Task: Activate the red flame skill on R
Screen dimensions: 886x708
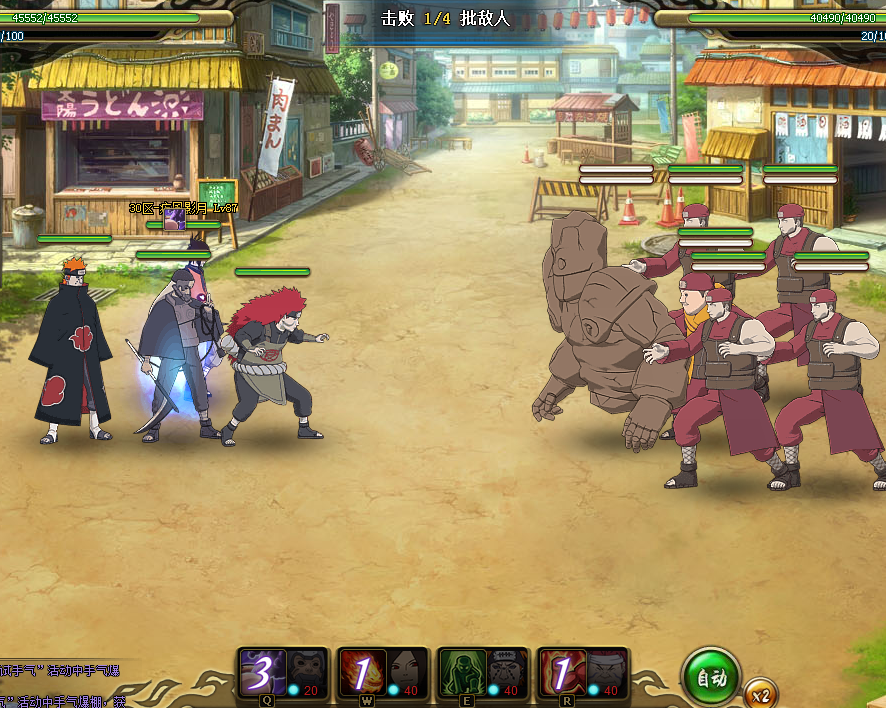Action: click(x=561, y=672)
